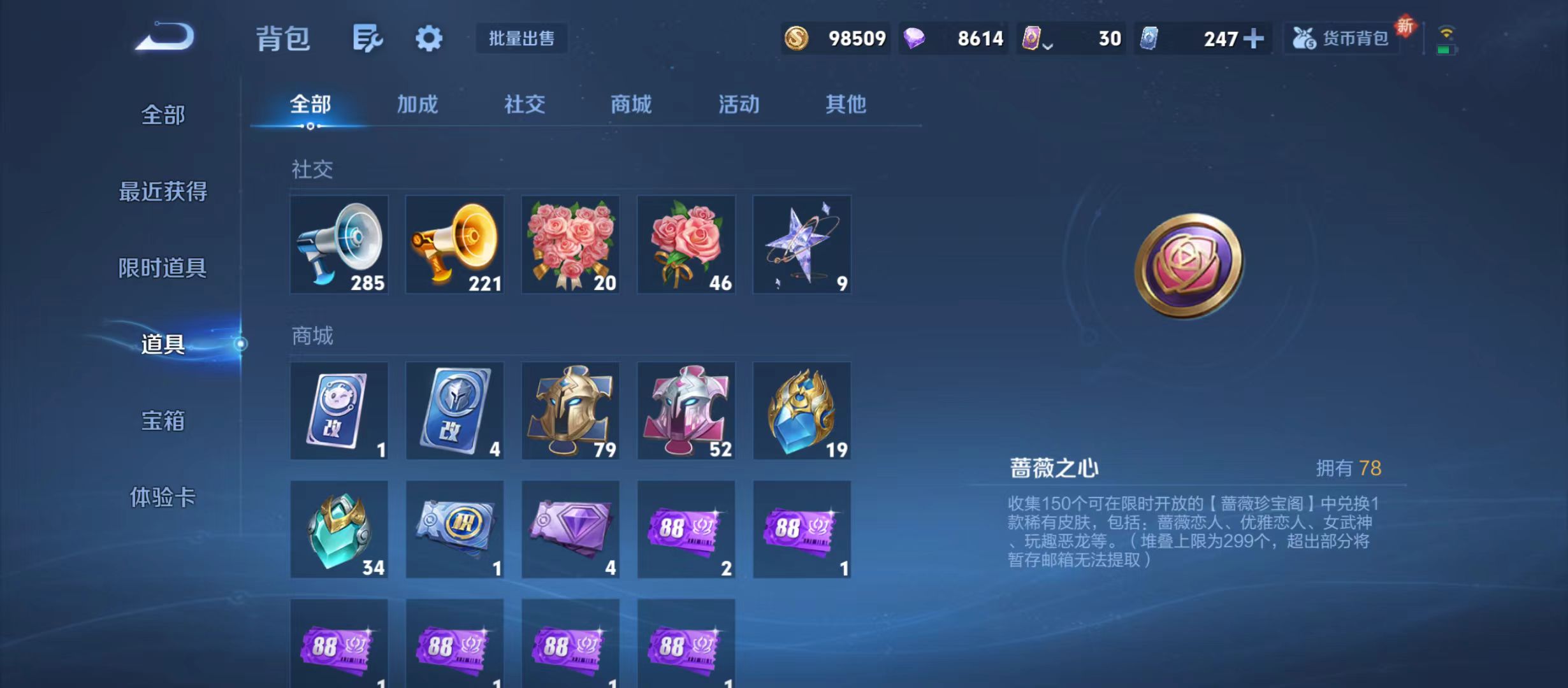Select the heart-shaped rose bouquet with count 20
Image resolution: width=1568 pixels, height=688 pixels.
pyautogui.click(x=570, y=244)
